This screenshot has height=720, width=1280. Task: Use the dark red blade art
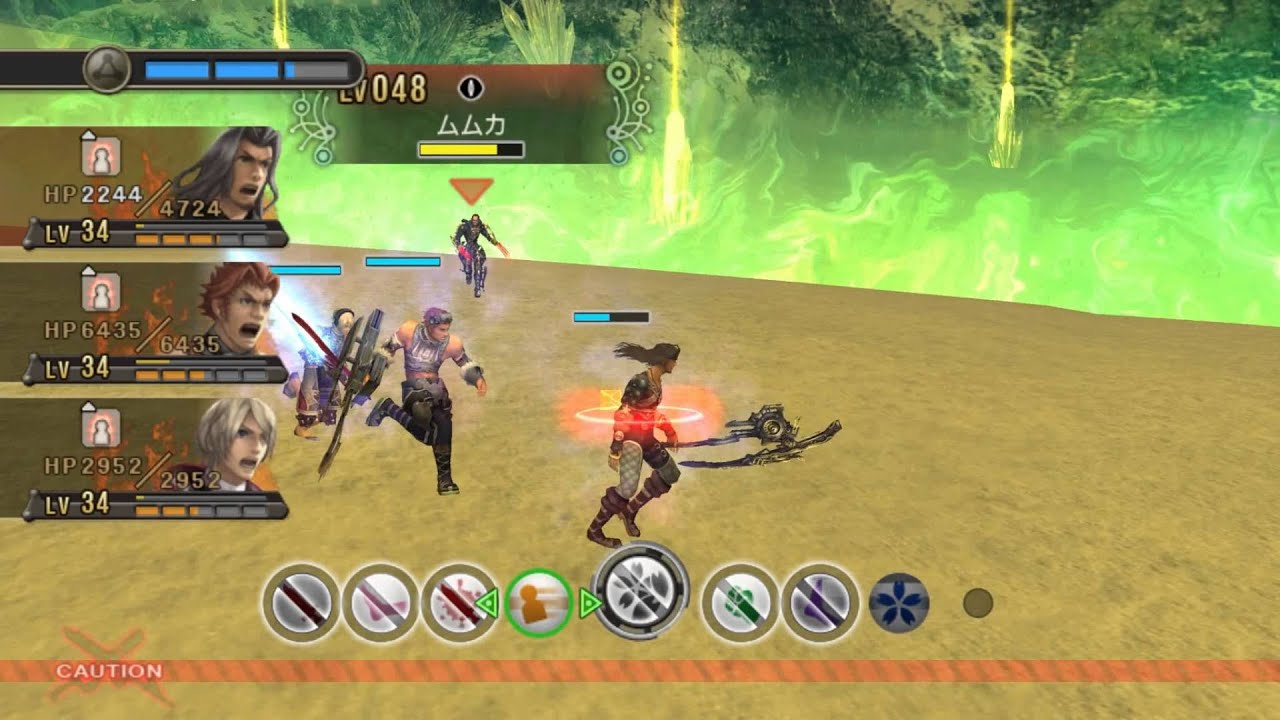point(301,603)
